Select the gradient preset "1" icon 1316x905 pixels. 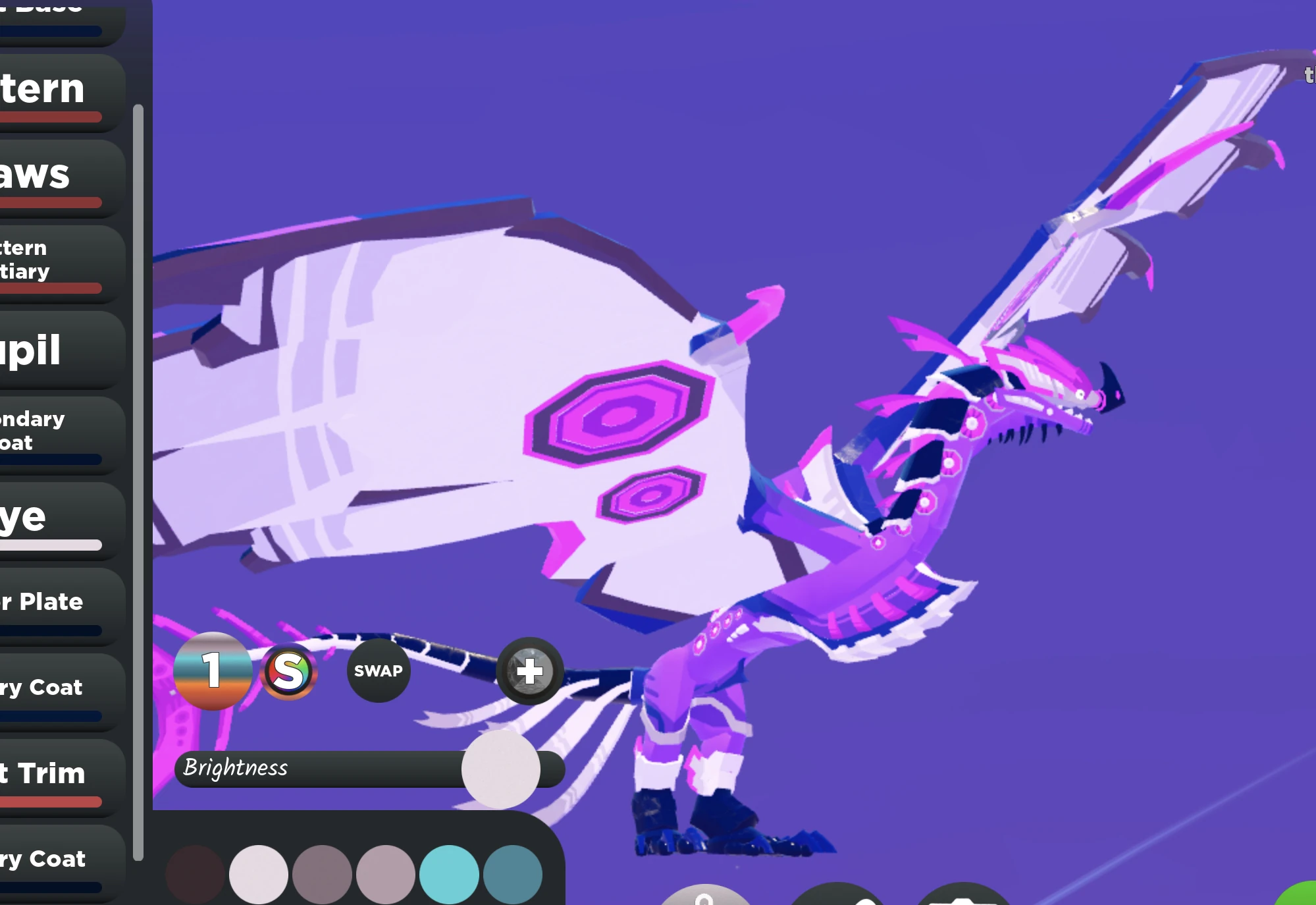[x=212, y=671]
